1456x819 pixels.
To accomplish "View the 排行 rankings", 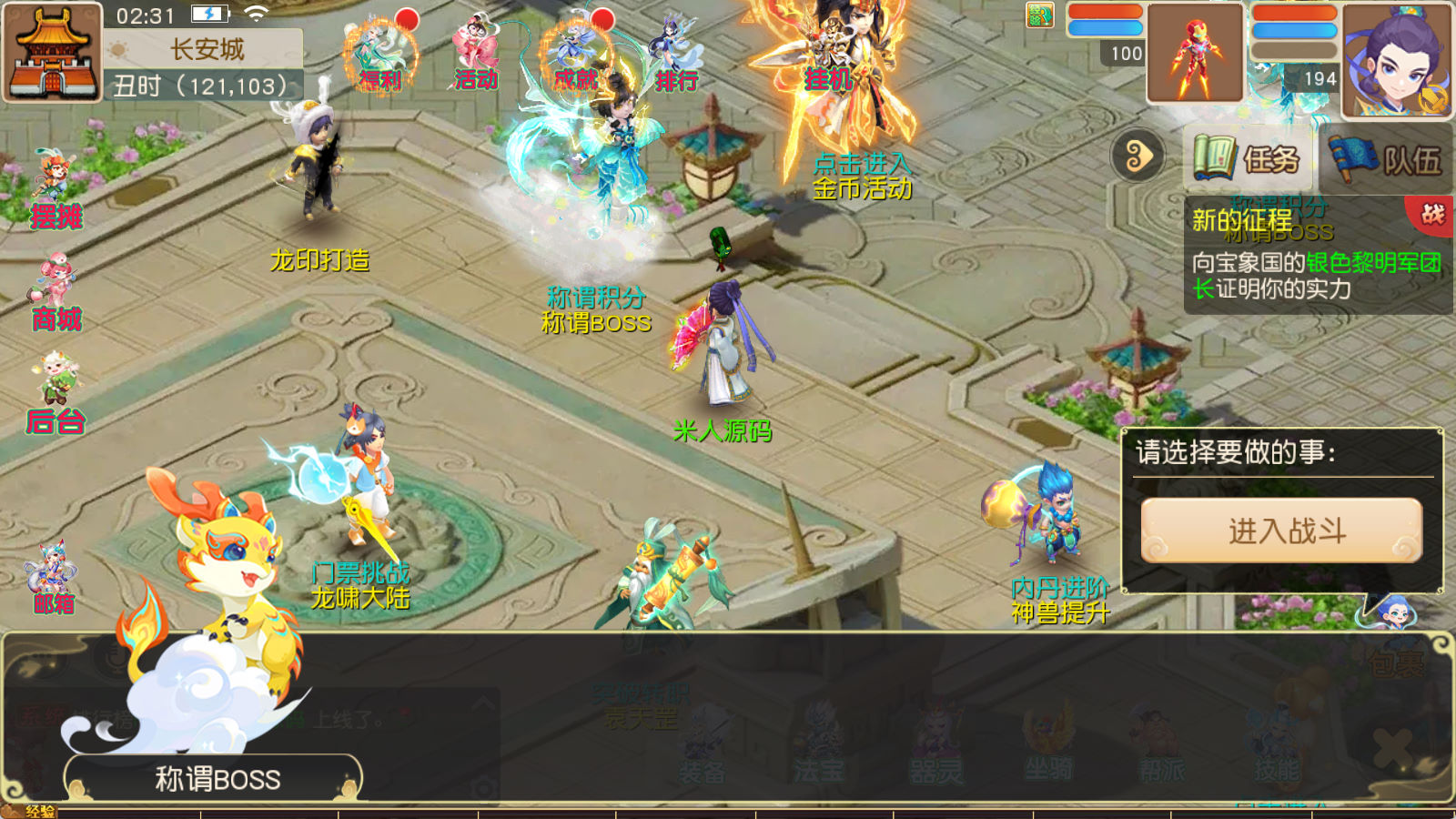I will (674, 56).
